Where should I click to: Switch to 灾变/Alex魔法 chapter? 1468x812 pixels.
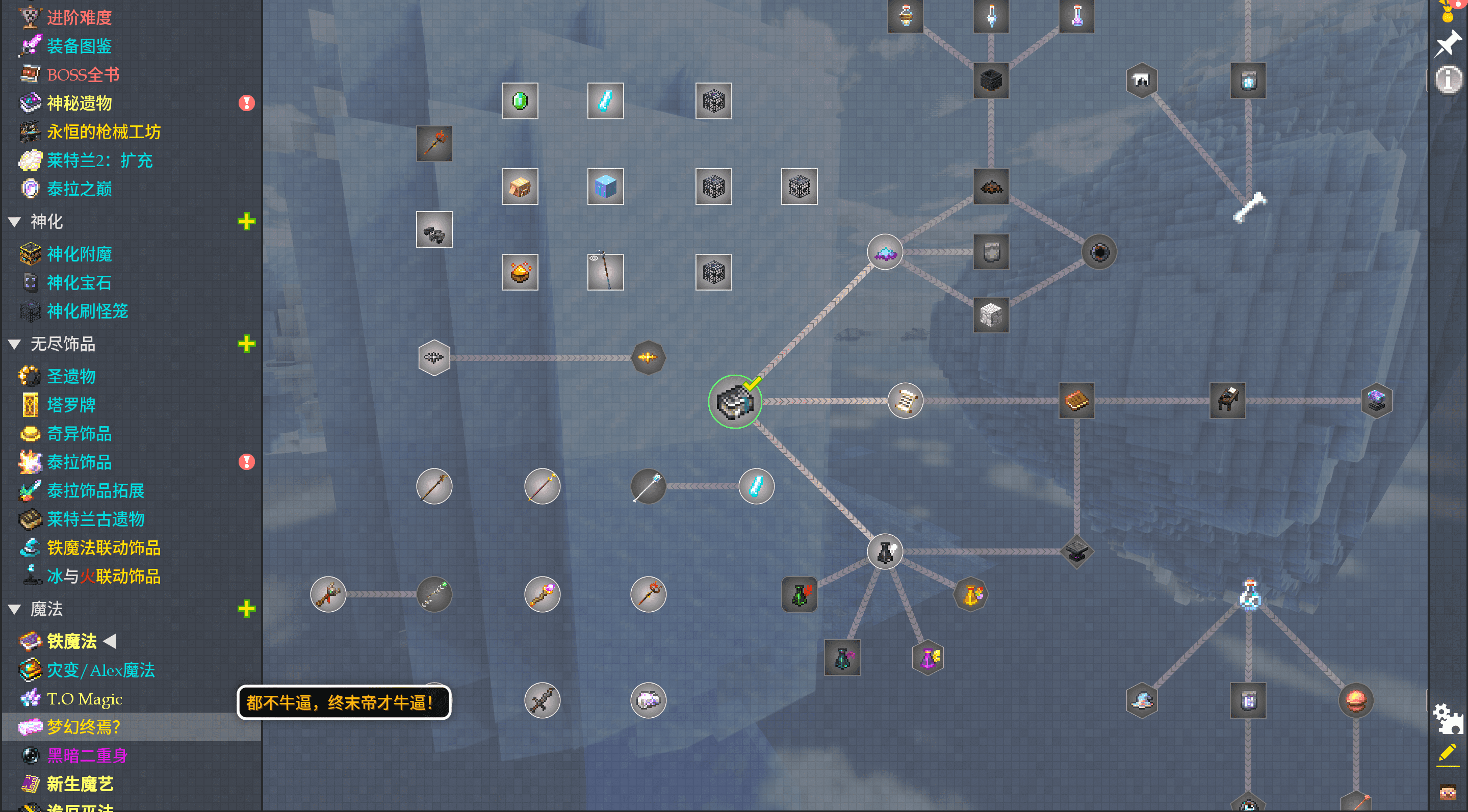(100, 670)
